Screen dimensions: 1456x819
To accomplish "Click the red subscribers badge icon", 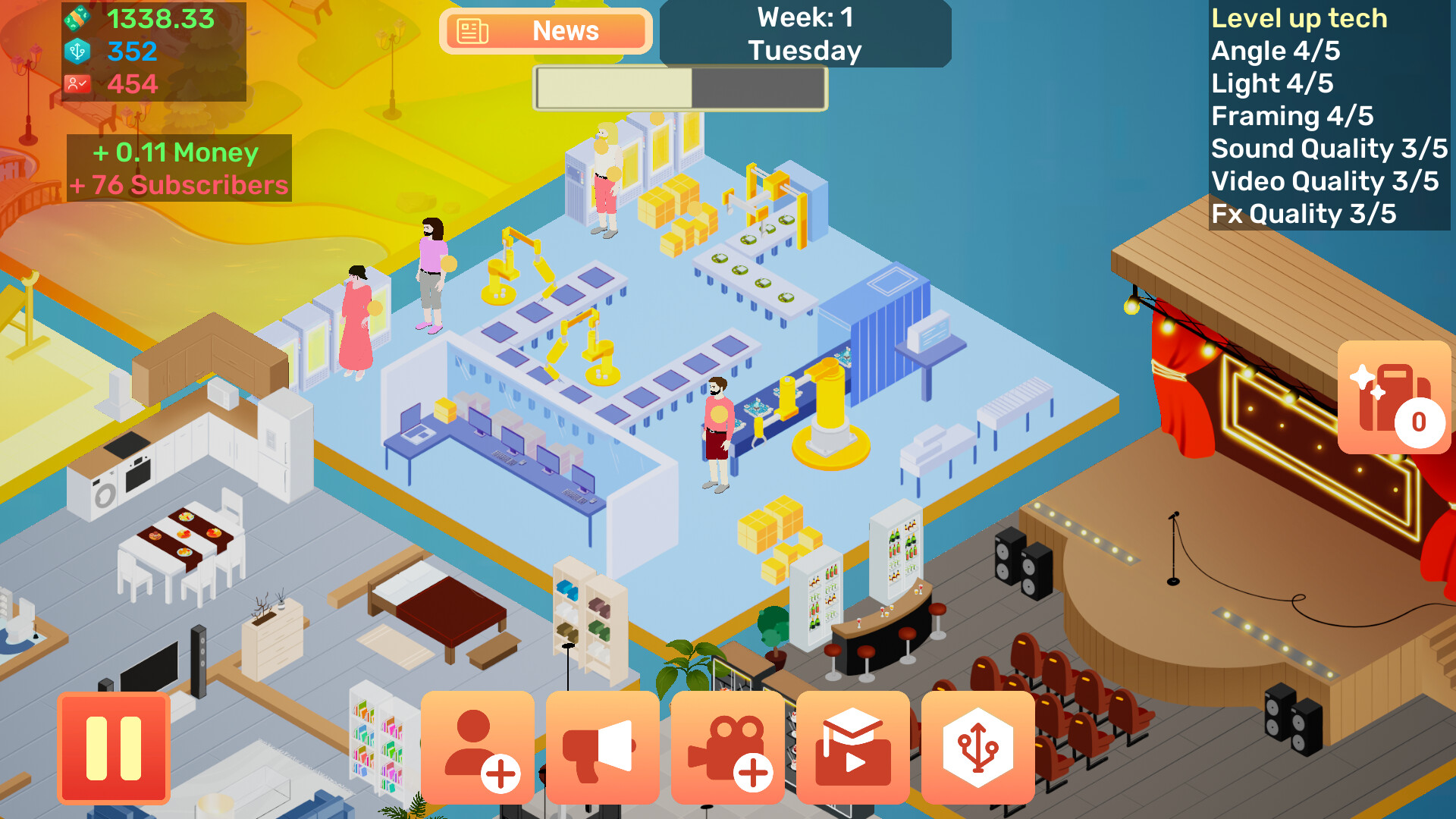I will 76,83.
